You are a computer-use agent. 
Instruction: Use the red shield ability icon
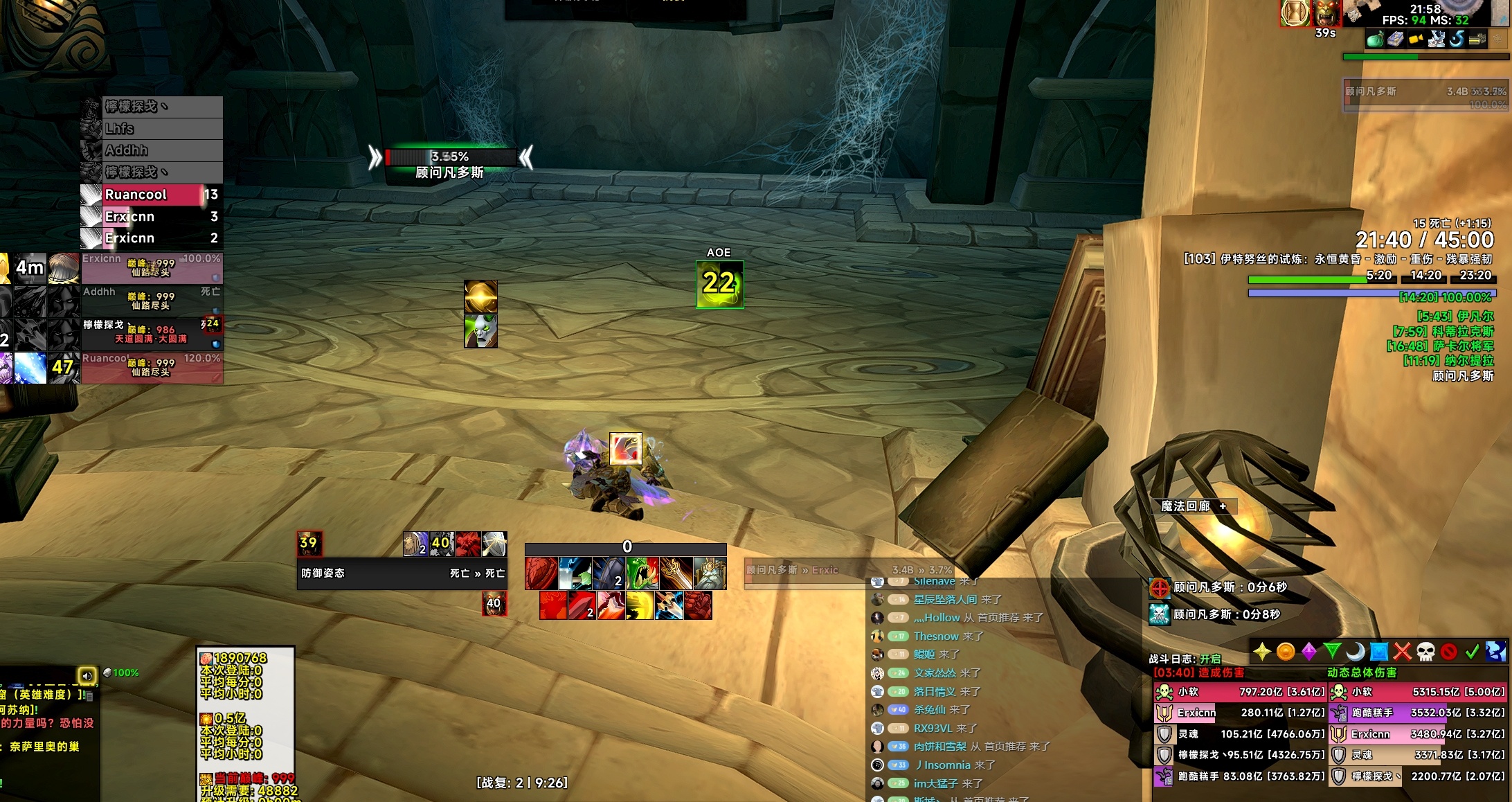[x=541, y=574]
